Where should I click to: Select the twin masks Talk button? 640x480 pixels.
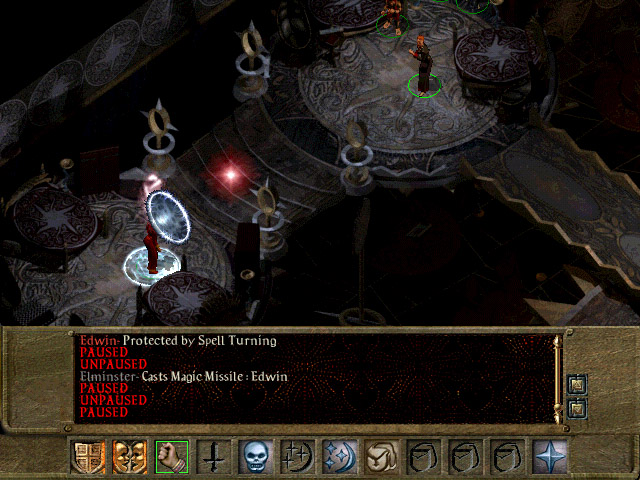pyautogui.click(x=128, y=457)
